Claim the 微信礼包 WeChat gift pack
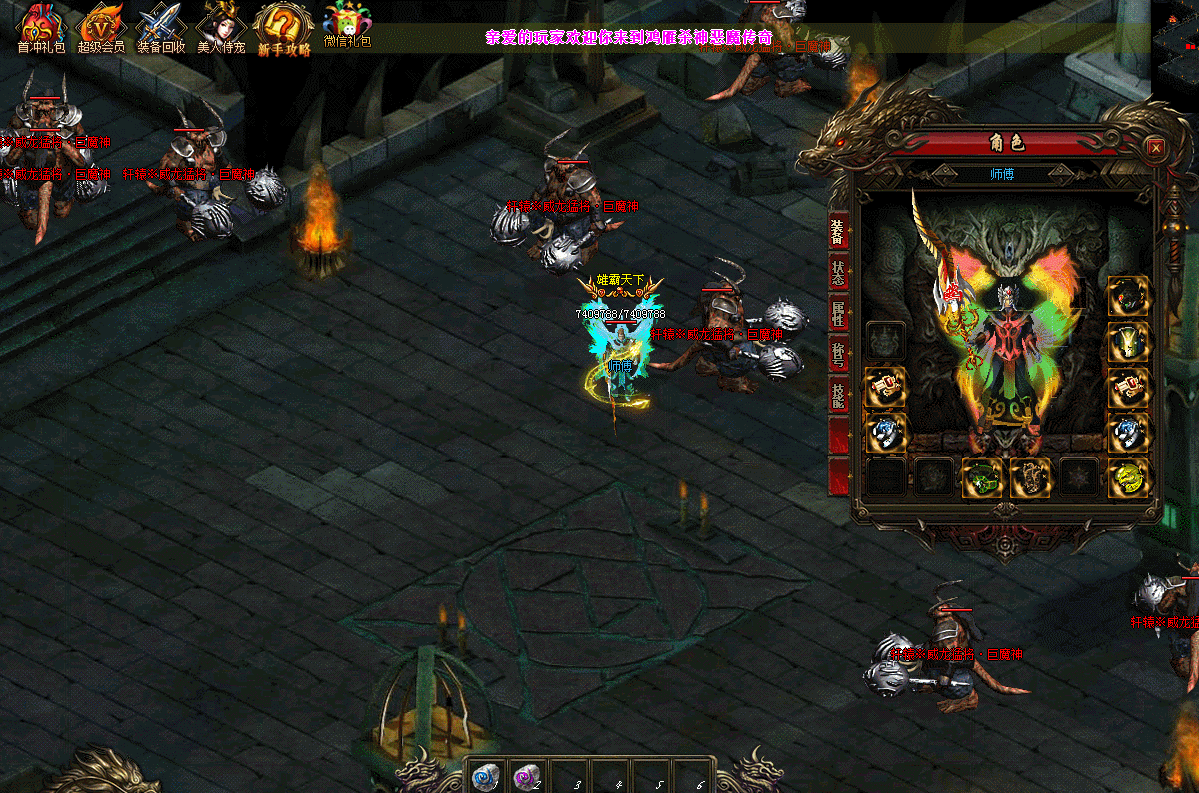This screenshot has width=1199, height=793. coord(347,26)
